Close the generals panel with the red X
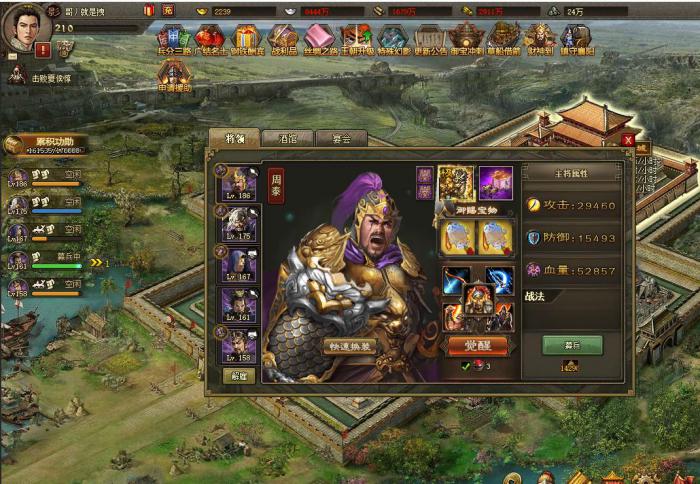Image resolution: width=700 pixels, height=484 pixels. [x=627, y=140]
